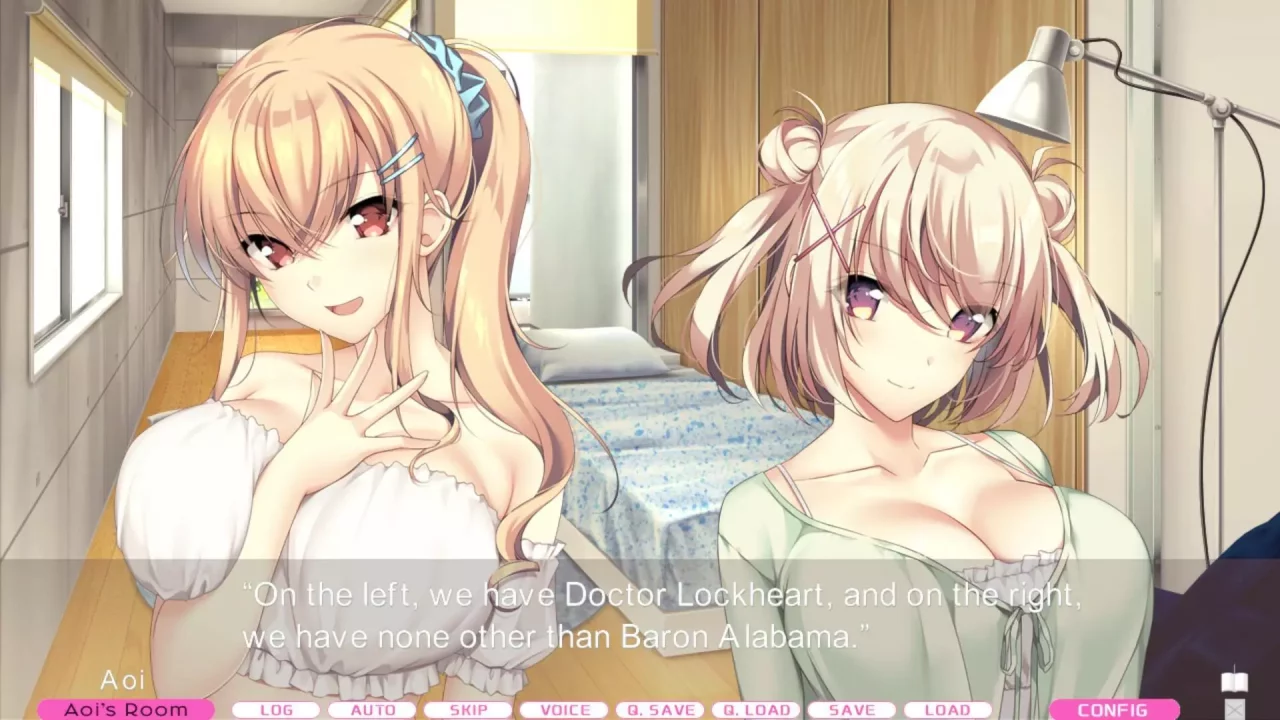The height and width of the screenshot is (720, 1280).
Task: Open the LOG text history
Action: coord(277,709)
